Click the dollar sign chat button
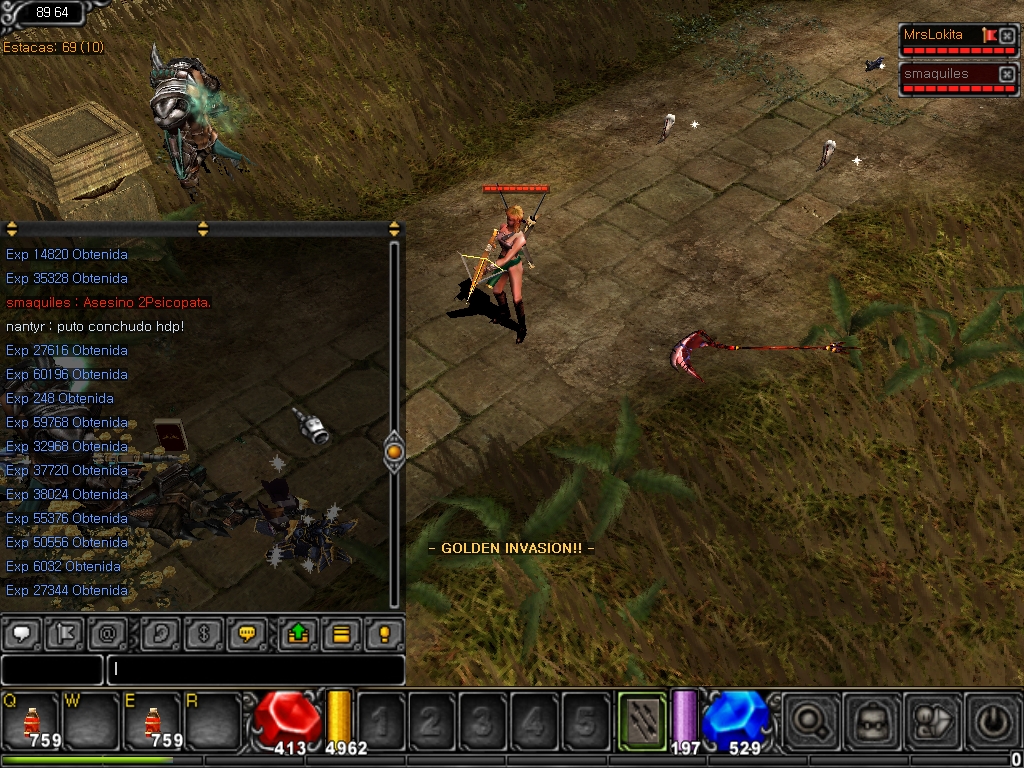Screen dimensions: 1024x768 point(203,634)
